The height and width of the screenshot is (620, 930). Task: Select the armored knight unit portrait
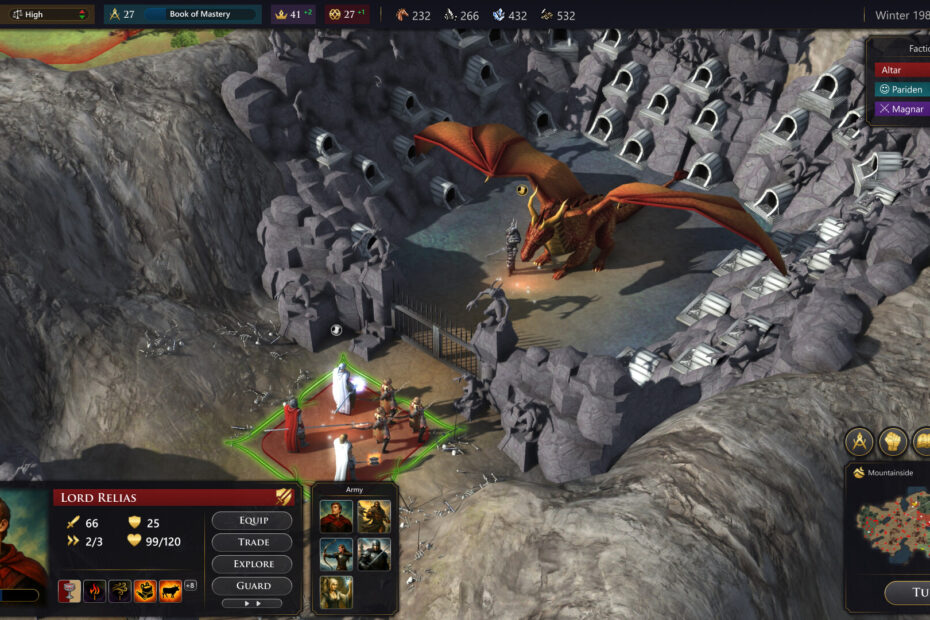click(374, 553)
